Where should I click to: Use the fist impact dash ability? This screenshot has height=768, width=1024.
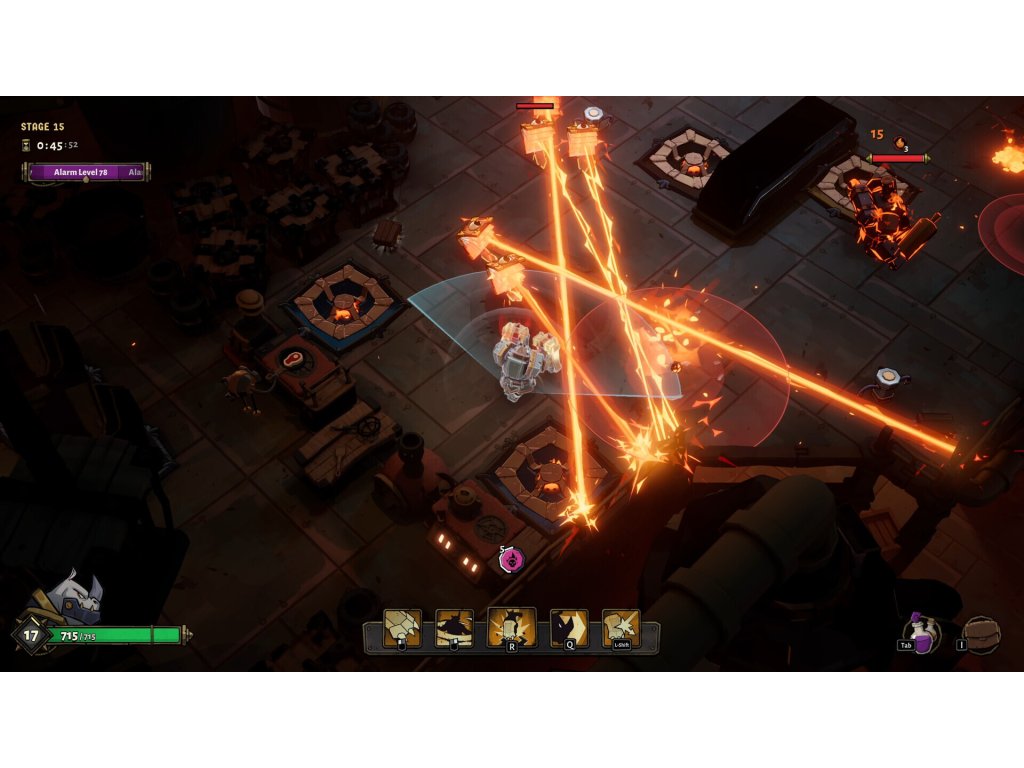click(x=621, y=628)
